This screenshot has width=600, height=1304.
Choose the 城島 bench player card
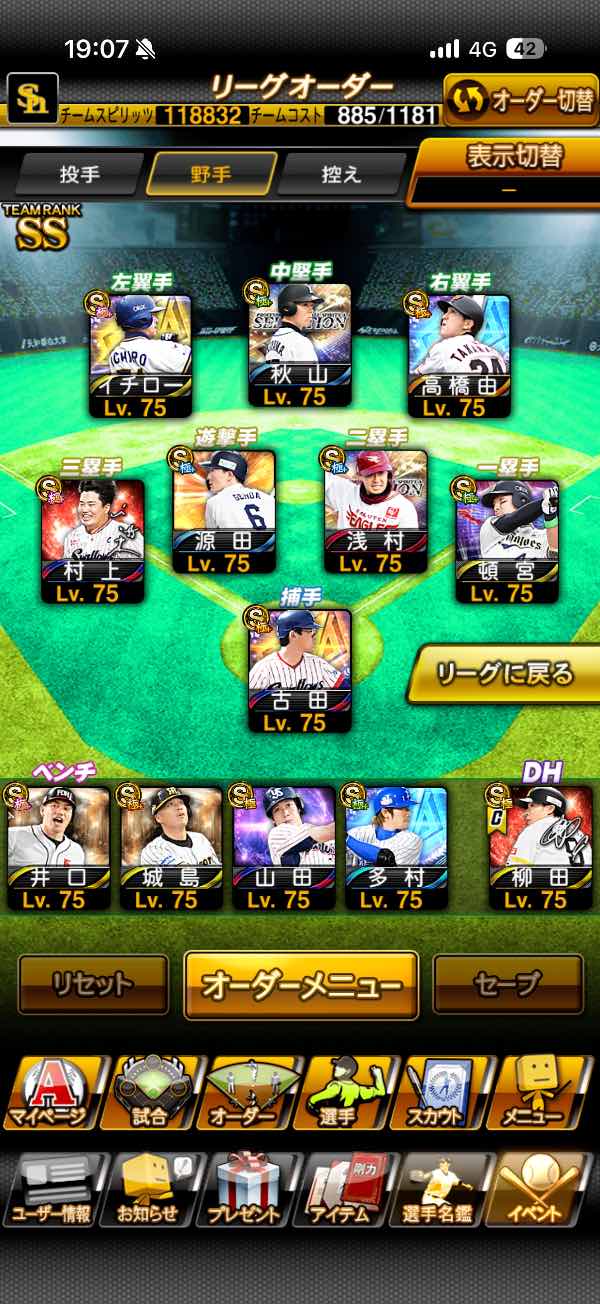click(171, 847)
